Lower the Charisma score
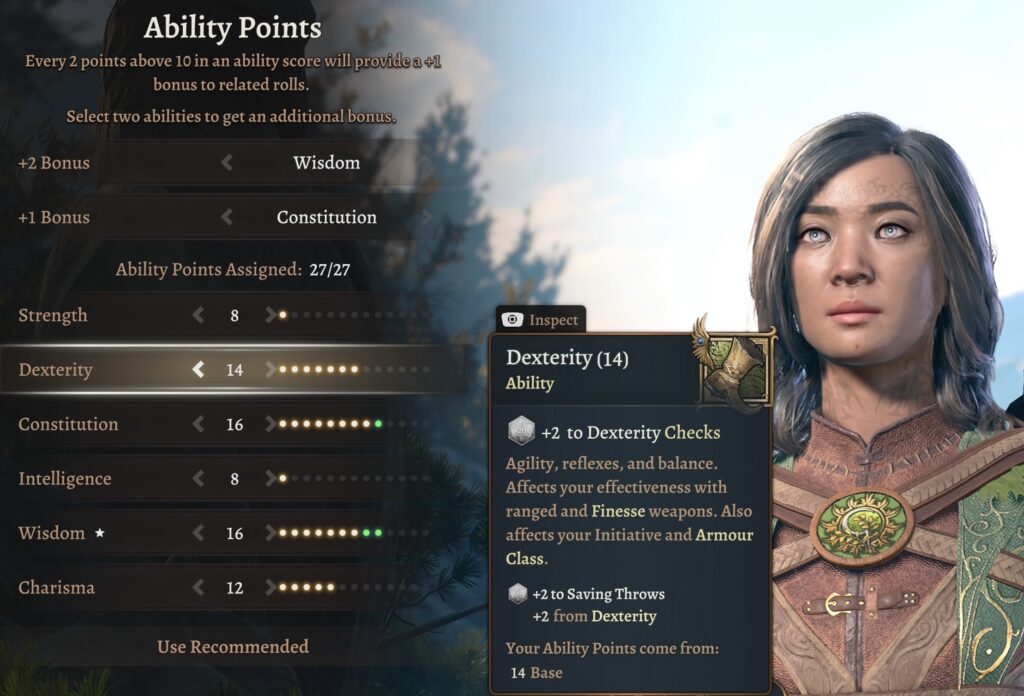 198,588
